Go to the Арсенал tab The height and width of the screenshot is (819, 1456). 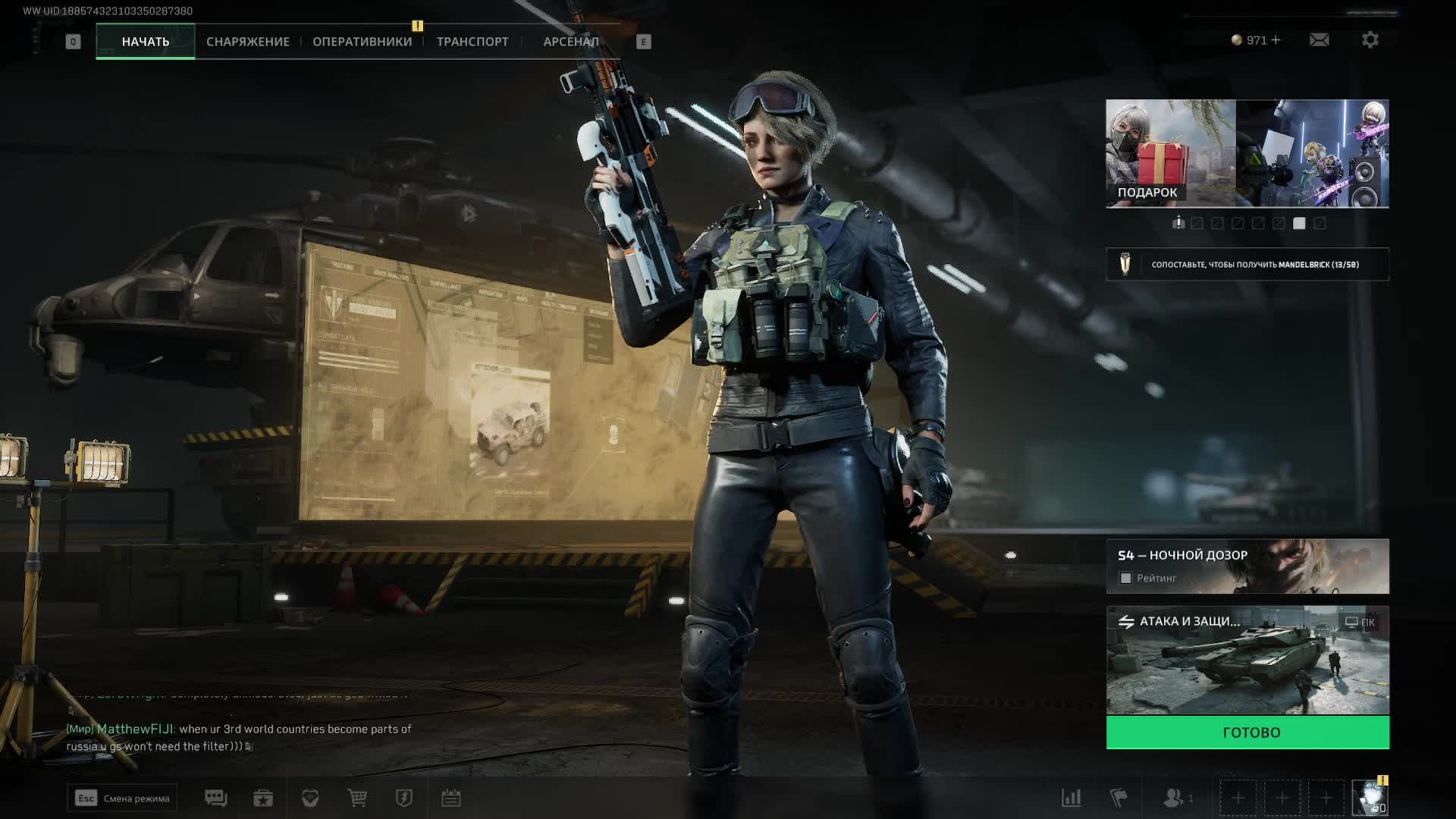point(571,42)
